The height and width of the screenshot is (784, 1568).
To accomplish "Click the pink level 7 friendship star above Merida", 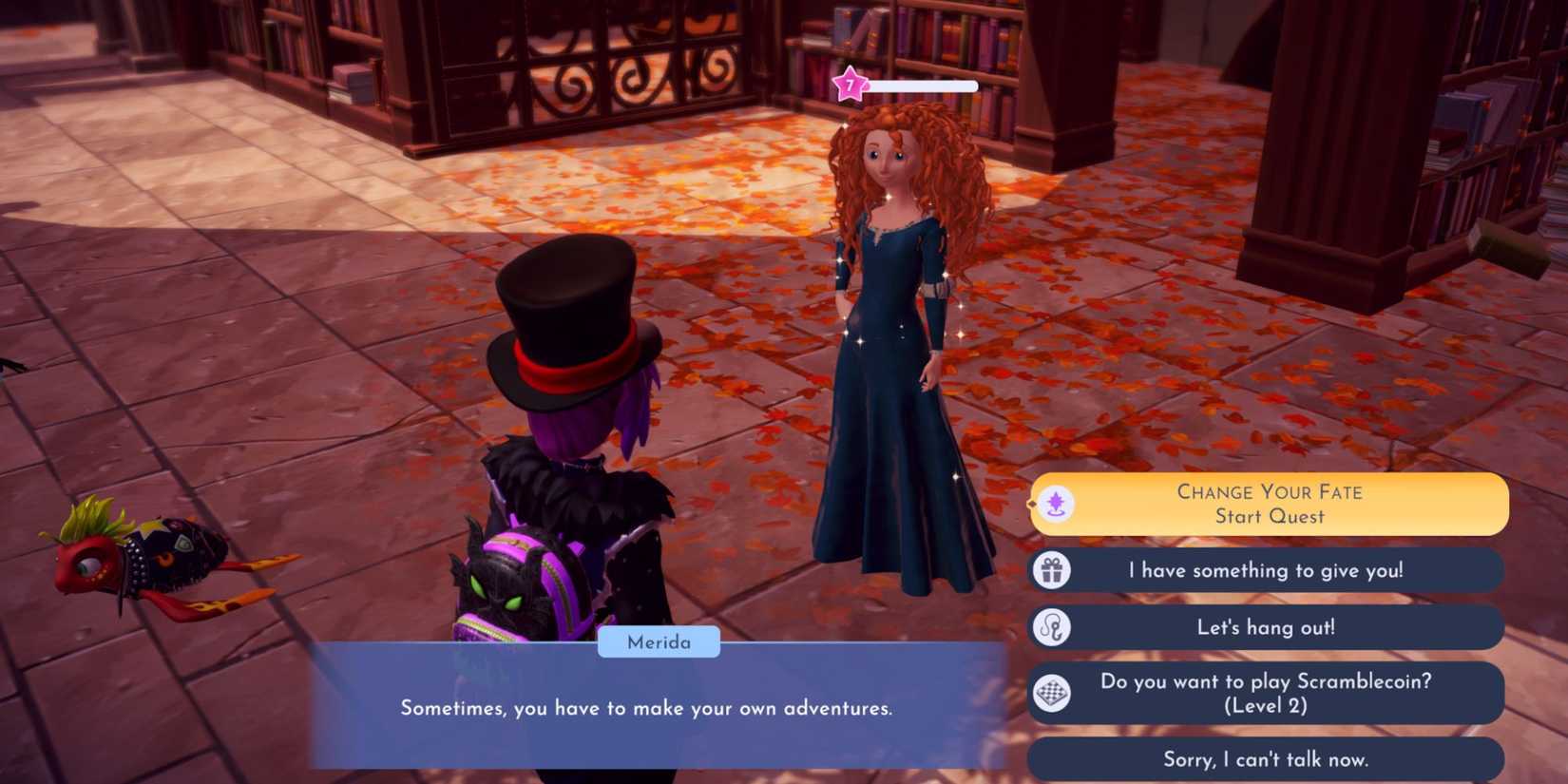I will point(850,86).
